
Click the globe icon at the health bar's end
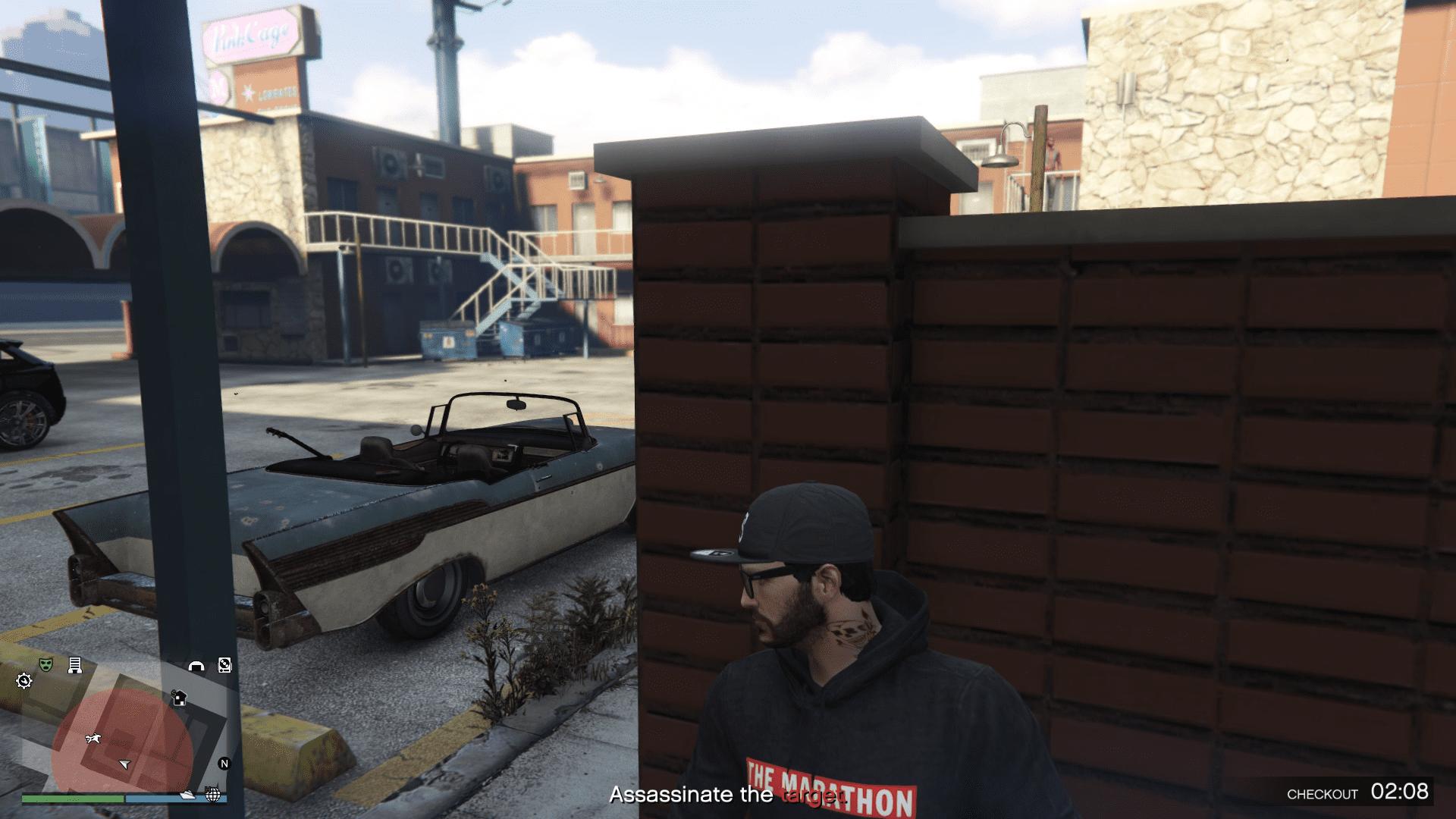click(214, 796)
